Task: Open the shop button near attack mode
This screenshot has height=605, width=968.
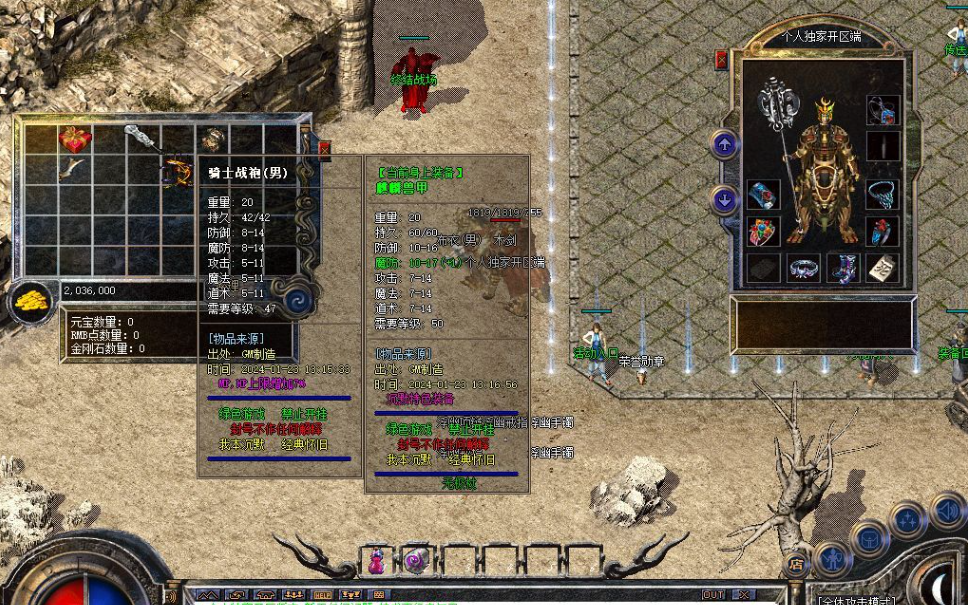Action: tap(796, 564)
